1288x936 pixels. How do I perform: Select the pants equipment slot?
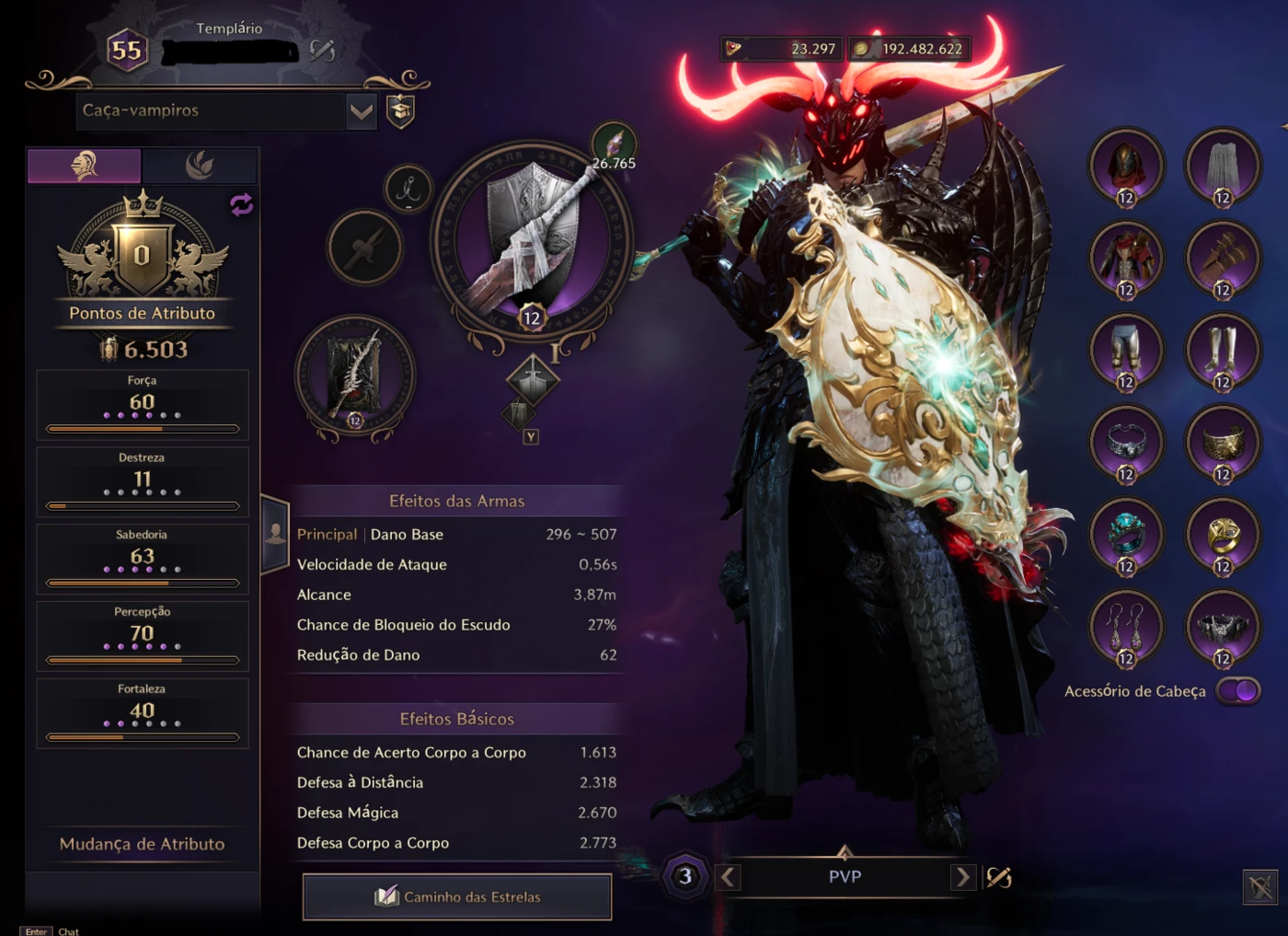pyautogui.click(x=1126, y=352)
